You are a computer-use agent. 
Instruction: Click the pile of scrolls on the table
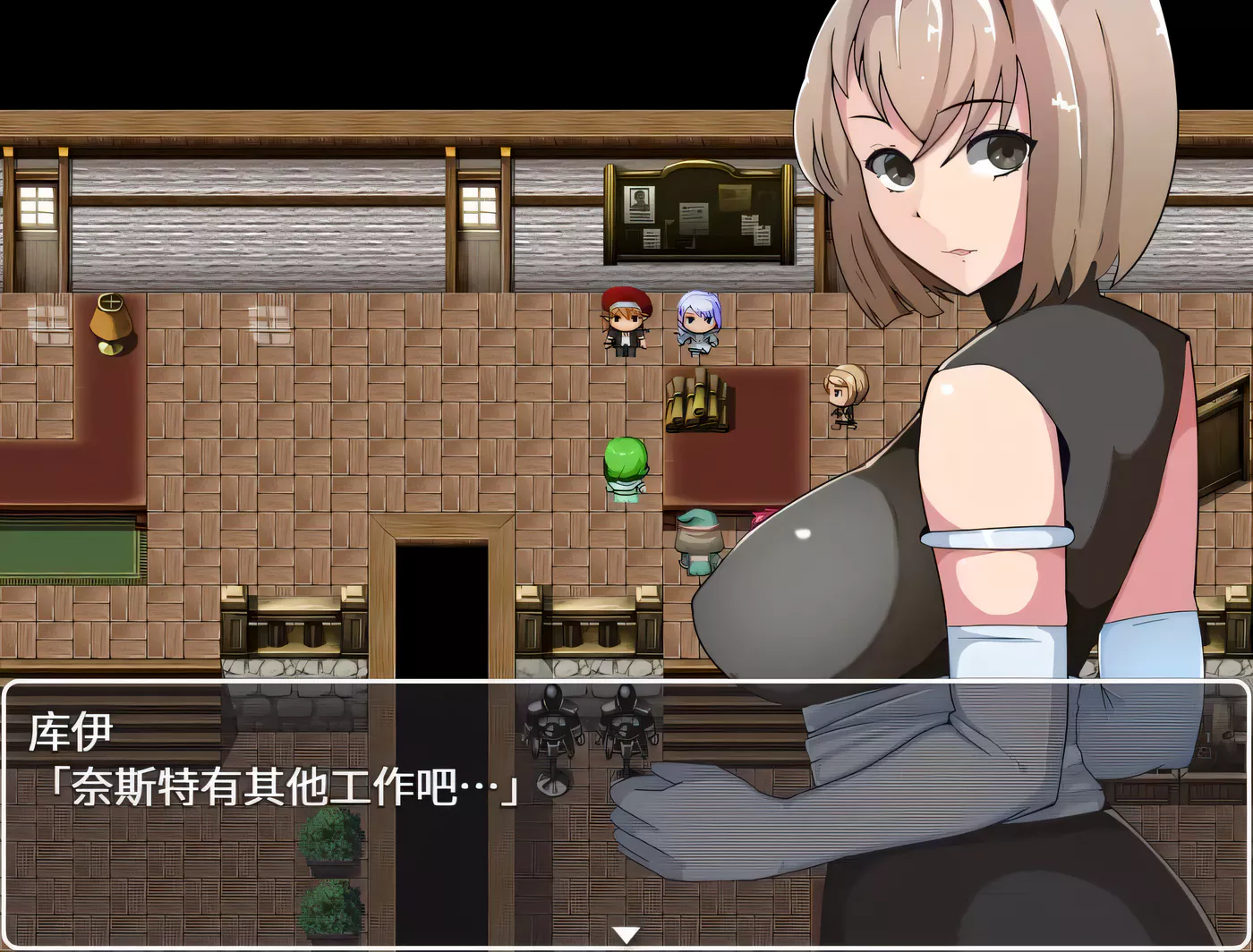click(696, 403)
